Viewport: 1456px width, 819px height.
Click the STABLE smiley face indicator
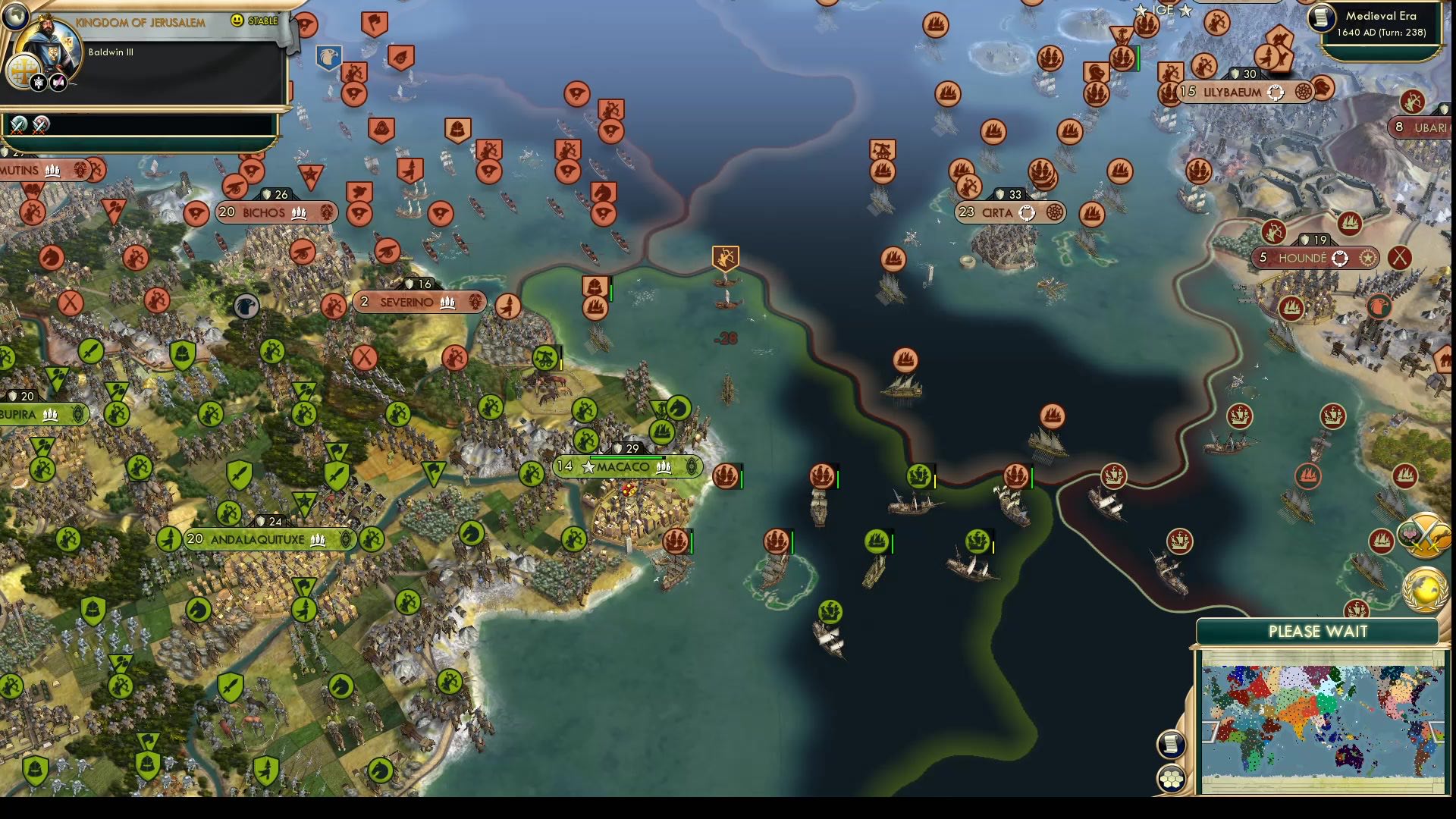click(237, 21)
